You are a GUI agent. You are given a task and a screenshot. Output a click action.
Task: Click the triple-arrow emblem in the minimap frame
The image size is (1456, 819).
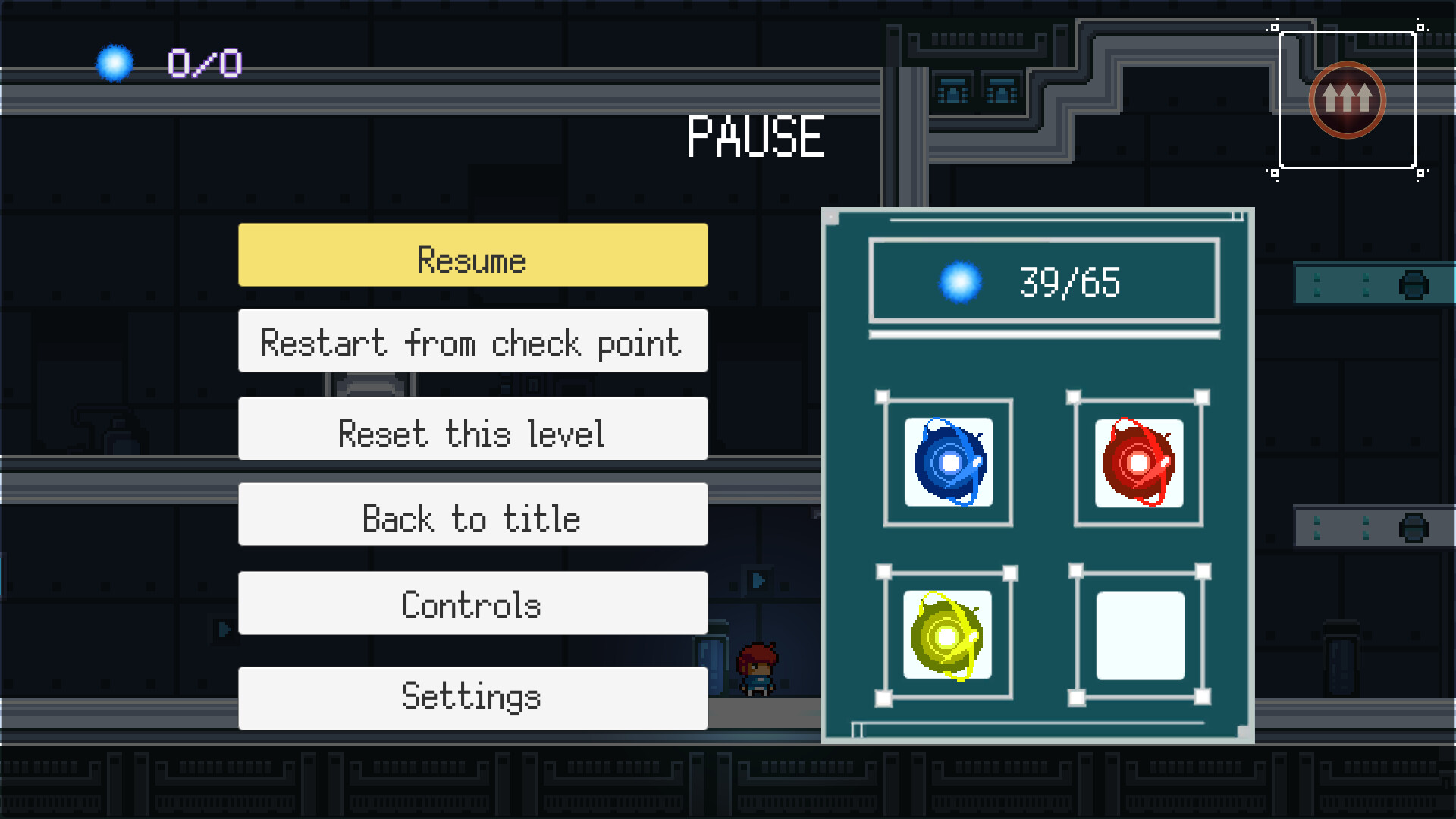(1347, 99)
